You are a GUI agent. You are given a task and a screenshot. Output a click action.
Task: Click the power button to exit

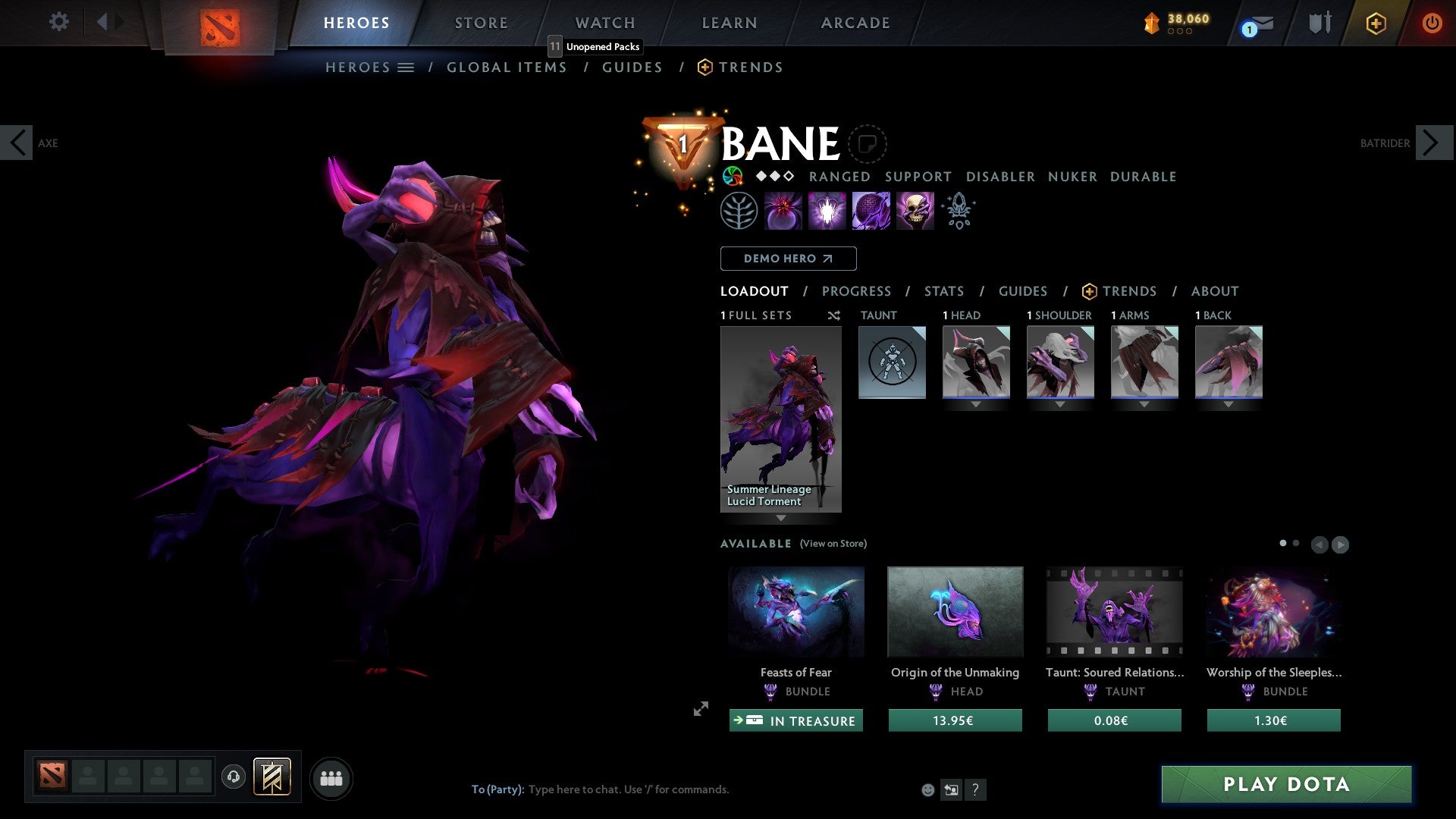click(1432, 23)
